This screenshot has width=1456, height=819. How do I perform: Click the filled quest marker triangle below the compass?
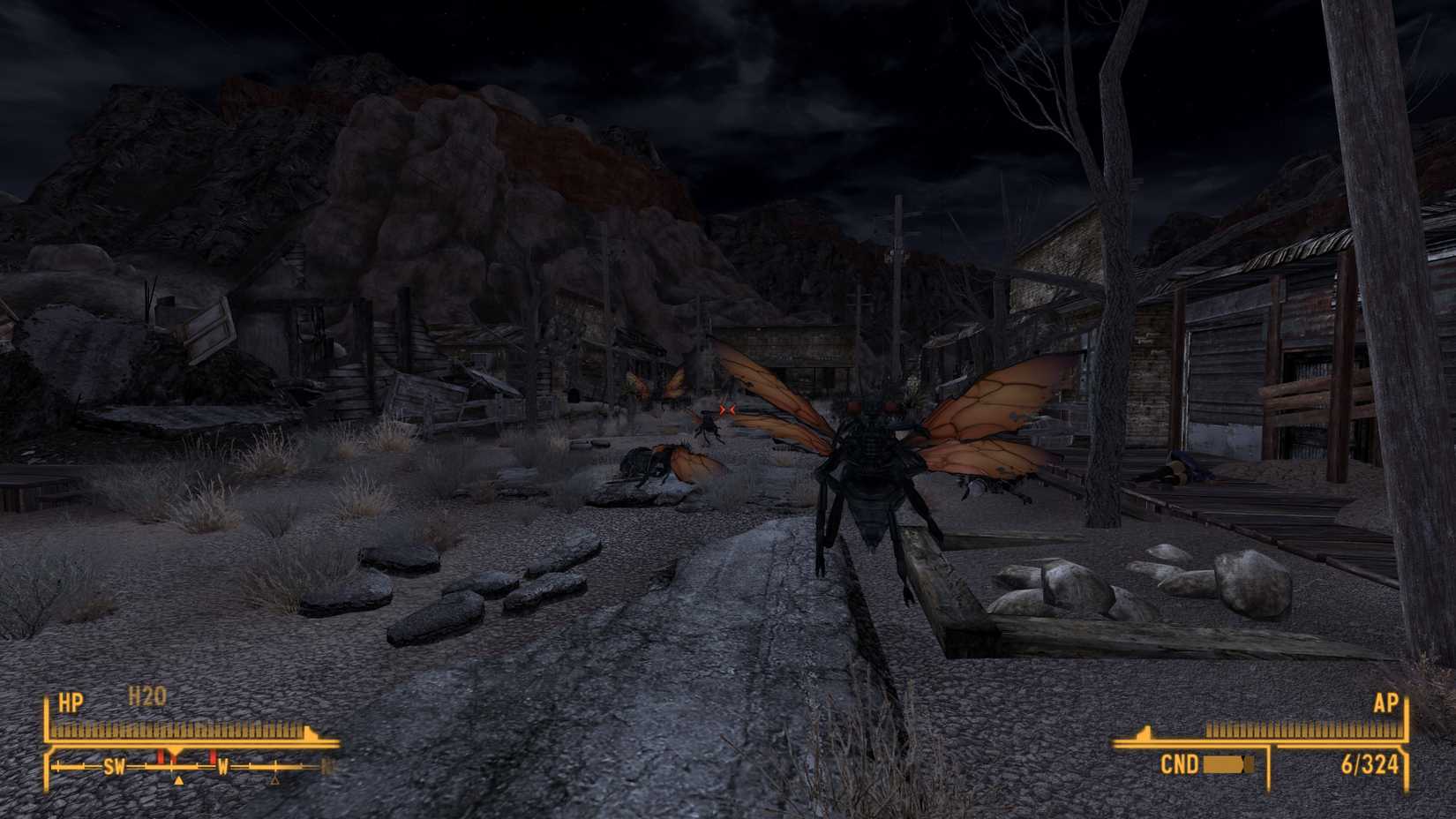pos(178,781)
